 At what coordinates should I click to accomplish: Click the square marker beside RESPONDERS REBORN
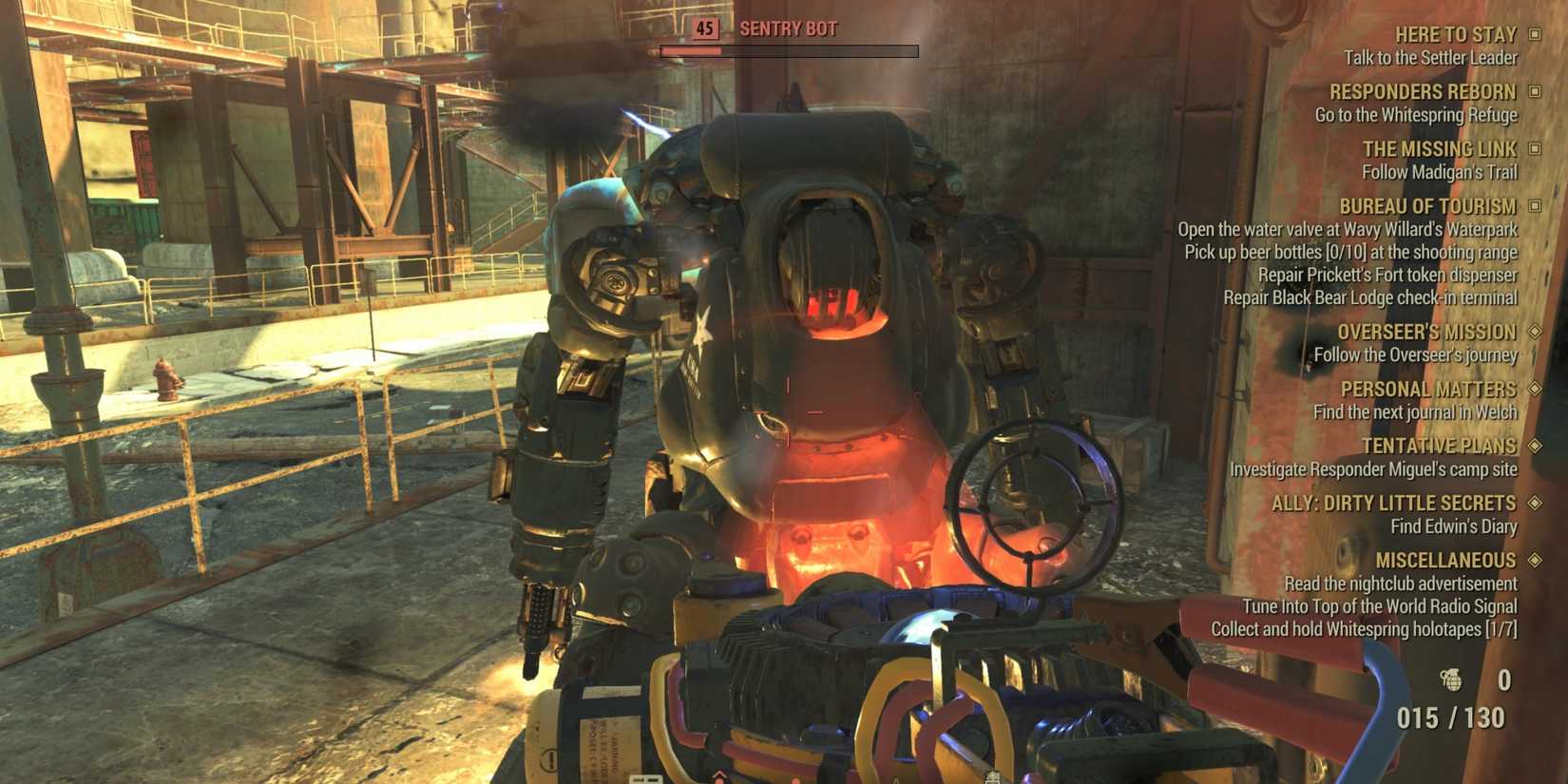tap(1534, 91)
